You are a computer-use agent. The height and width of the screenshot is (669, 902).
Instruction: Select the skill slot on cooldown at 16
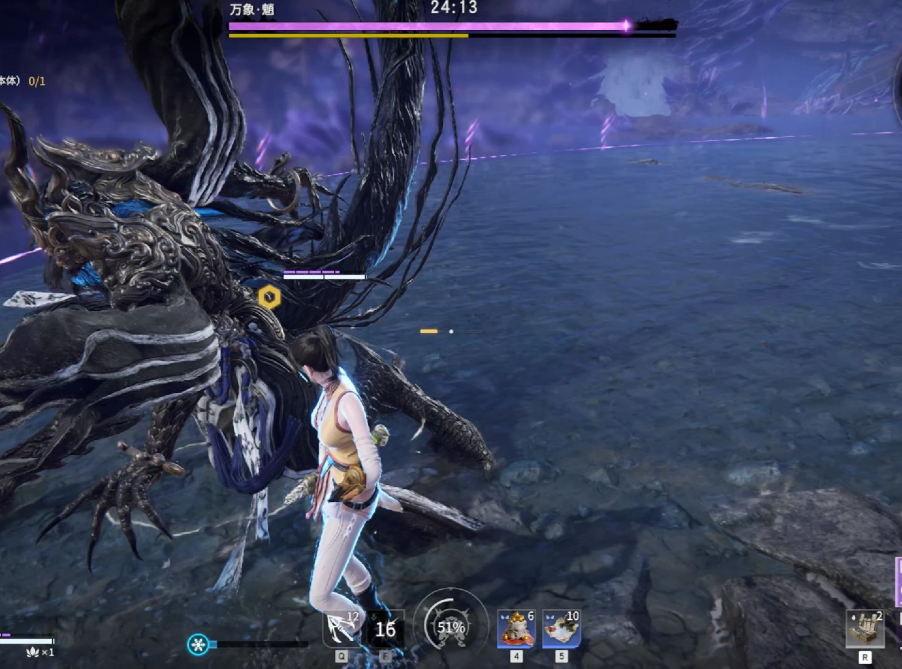pyautogui.click(x=385, y=629)
